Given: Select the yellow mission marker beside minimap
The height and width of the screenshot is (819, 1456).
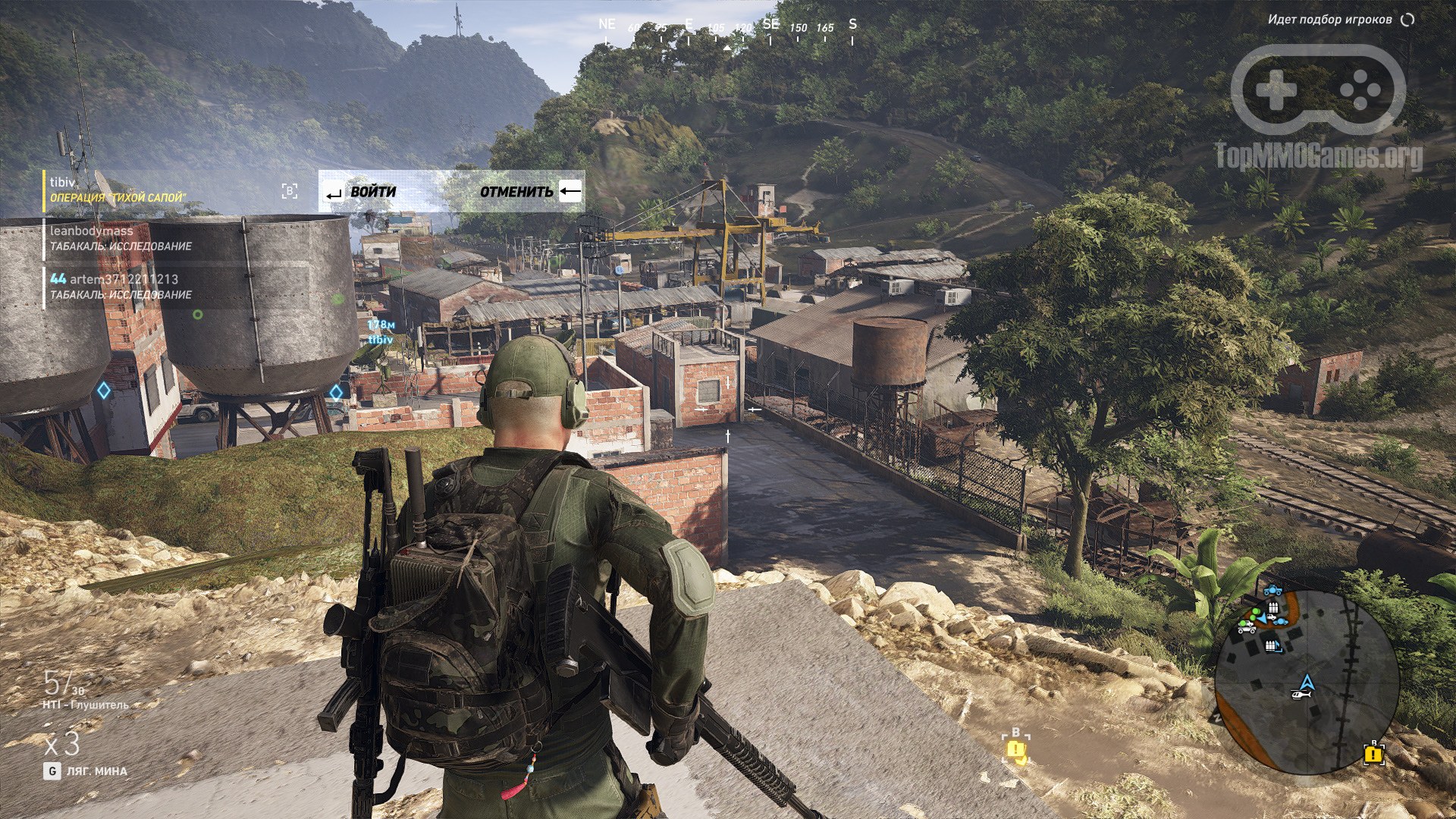Looking at the screenshot, I should pos(1373,754).
